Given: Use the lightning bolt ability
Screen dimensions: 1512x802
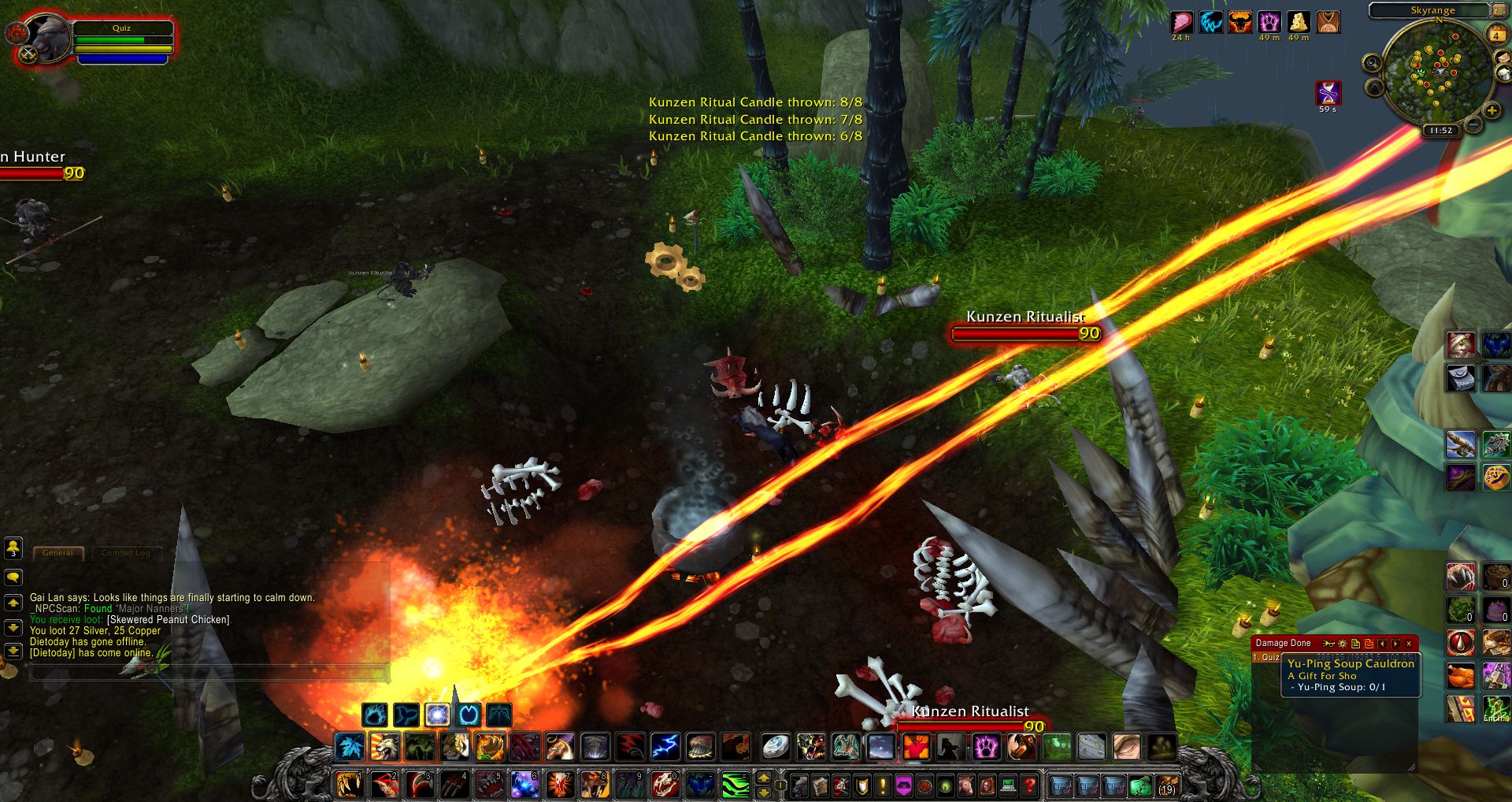Looking at the screenshot, I should 665,747.
